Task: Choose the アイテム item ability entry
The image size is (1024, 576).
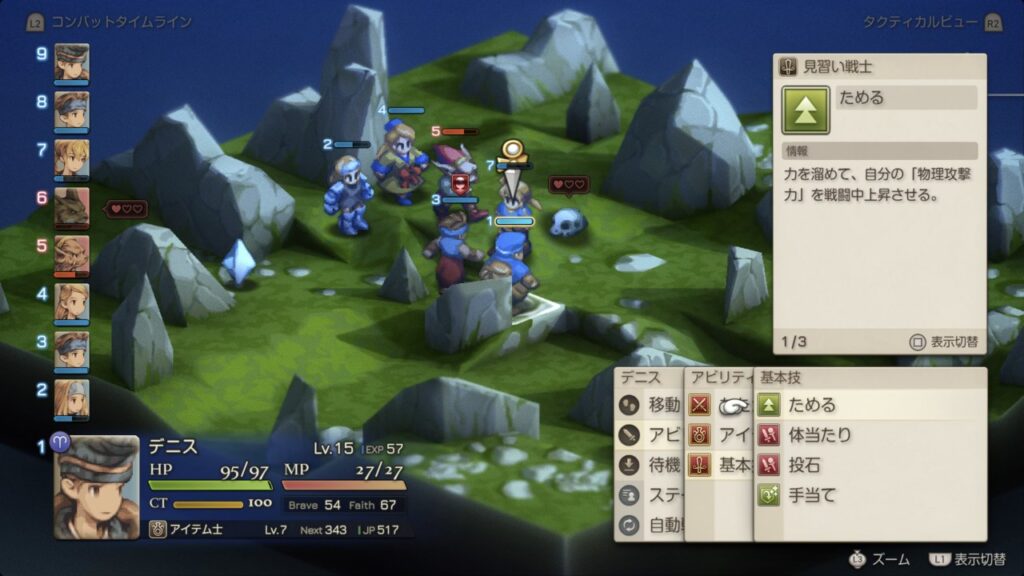Action: coord(720,435)
